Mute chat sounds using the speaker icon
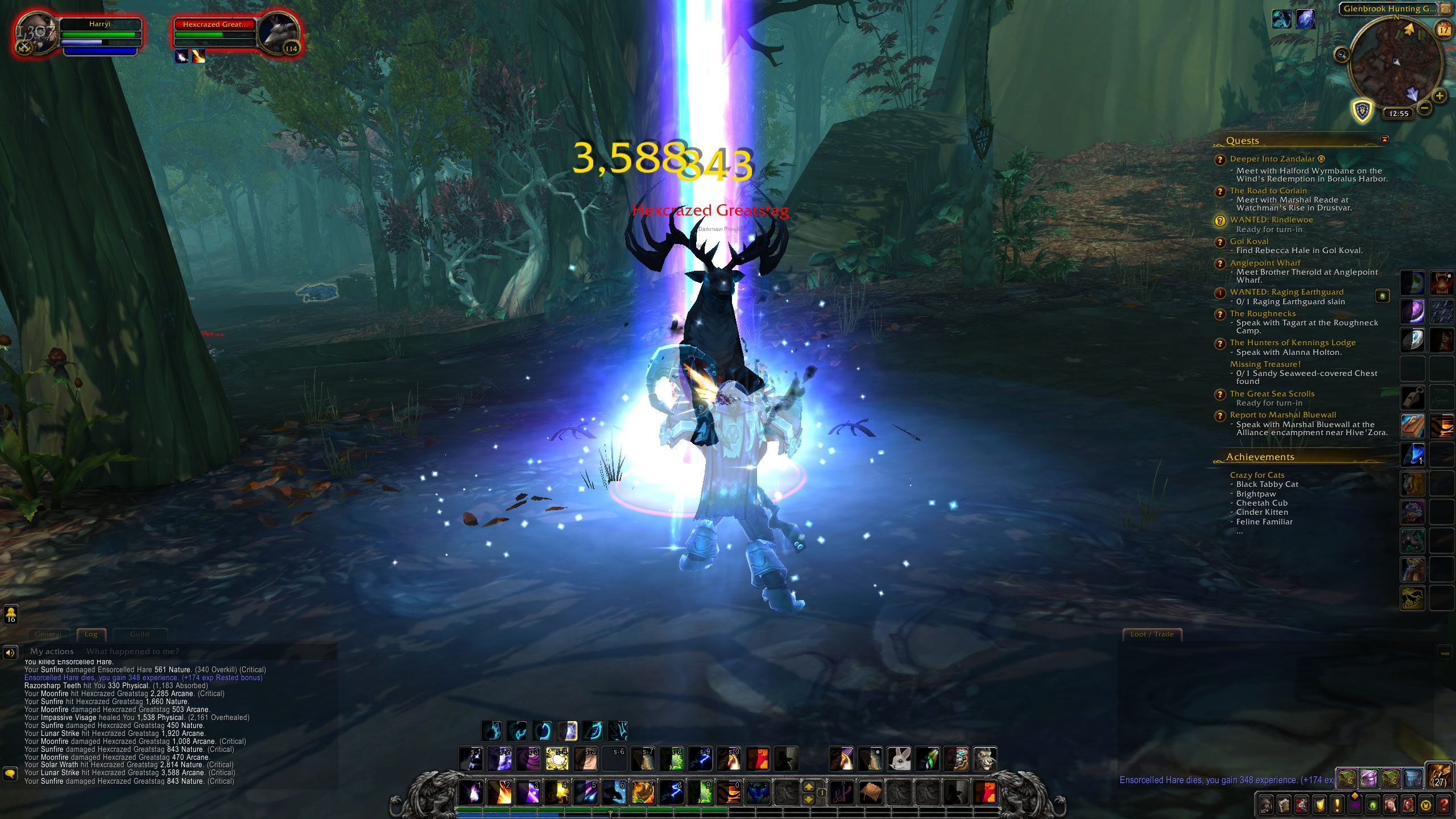 pos(10,652)
